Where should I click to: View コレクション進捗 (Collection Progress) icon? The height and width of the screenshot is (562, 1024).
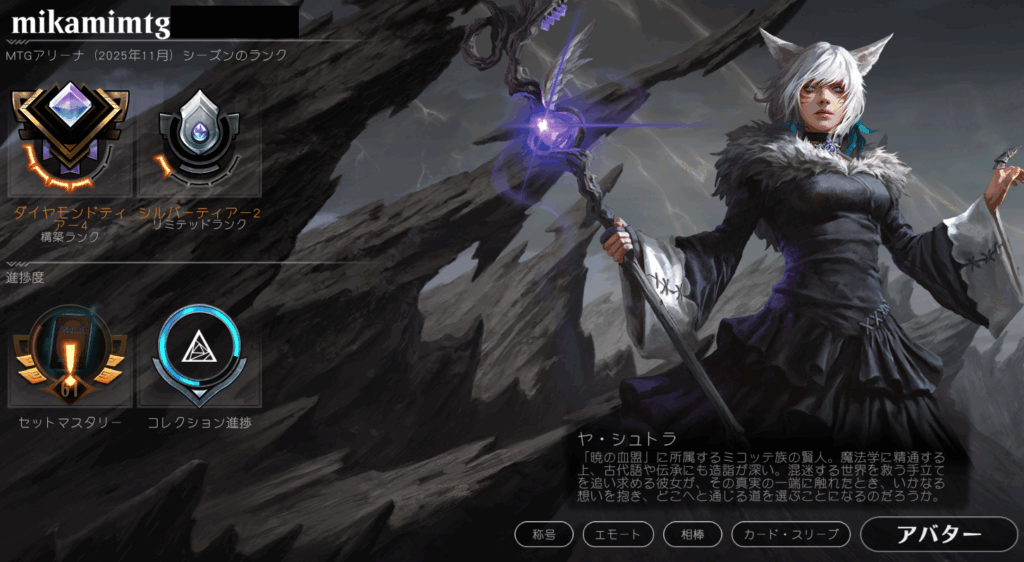click(199, 355)
